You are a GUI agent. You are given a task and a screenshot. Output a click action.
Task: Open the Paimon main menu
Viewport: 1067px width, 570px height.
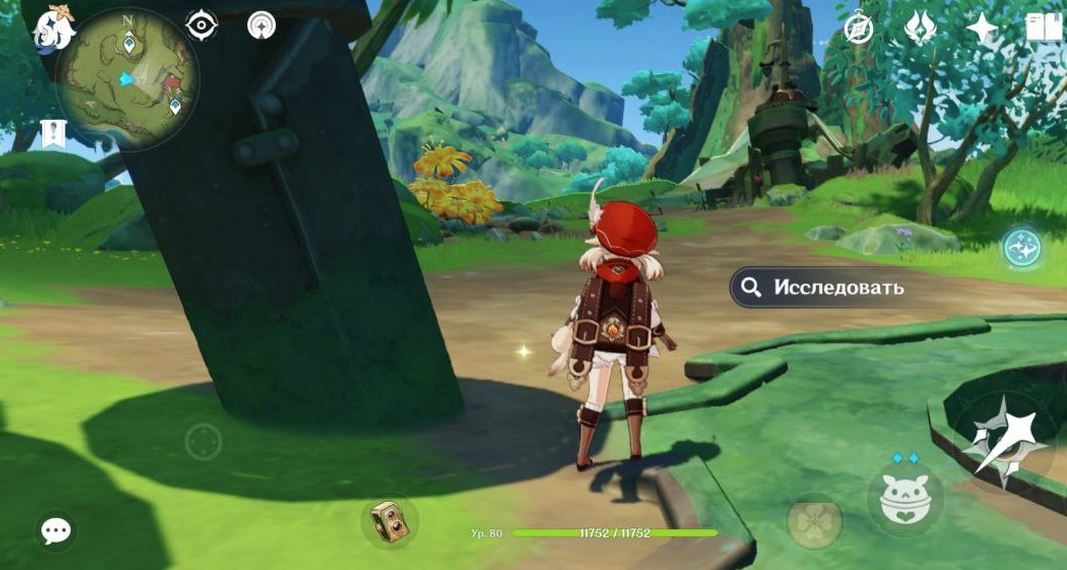point(55,29)
